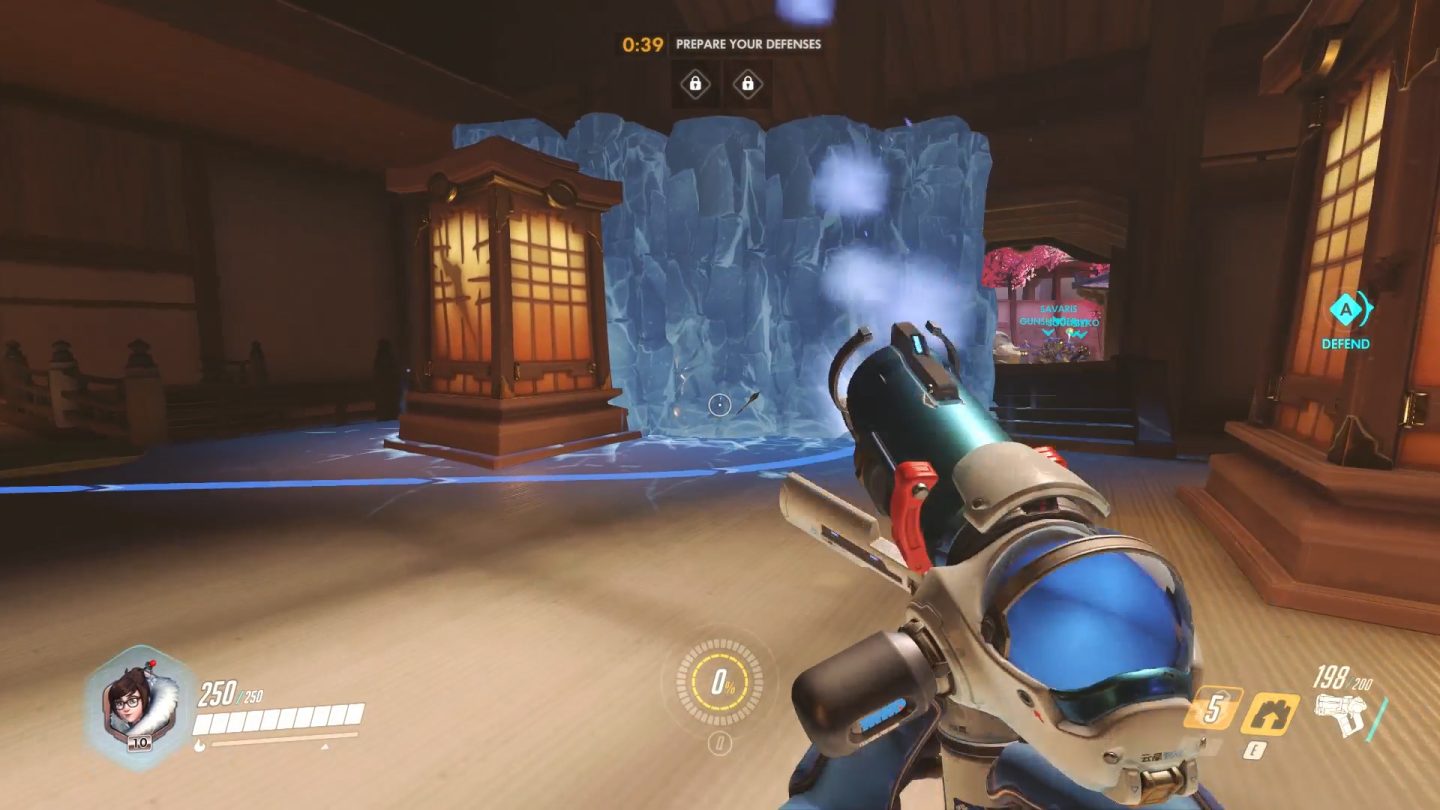Viewport: 1440px width, 810px height.
Task: Click the flame icon beside the fire meter
Action: point(200,745)
